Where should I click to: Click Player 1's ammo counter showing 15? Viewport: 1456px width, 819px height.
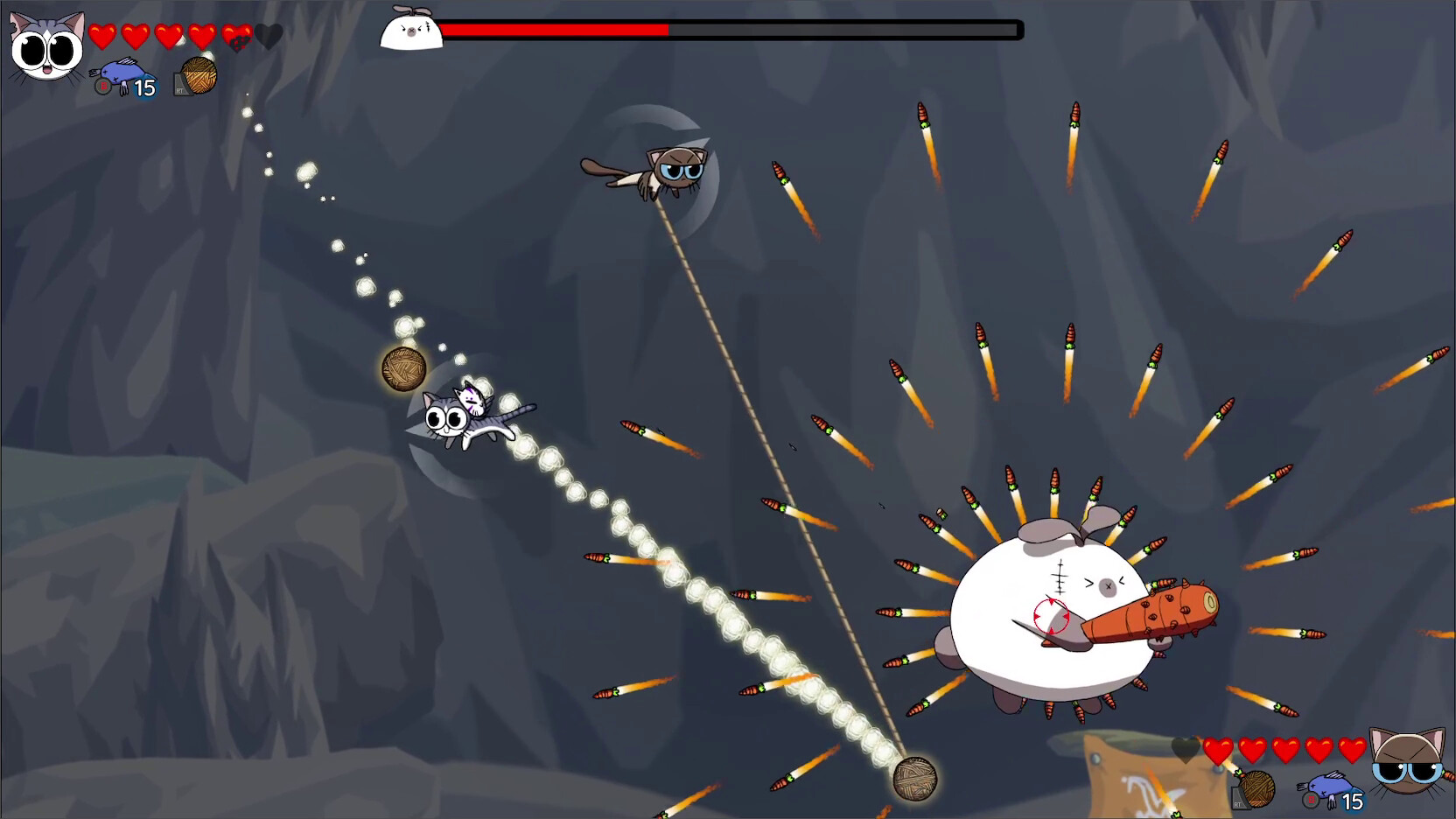[x=146, y=86]
